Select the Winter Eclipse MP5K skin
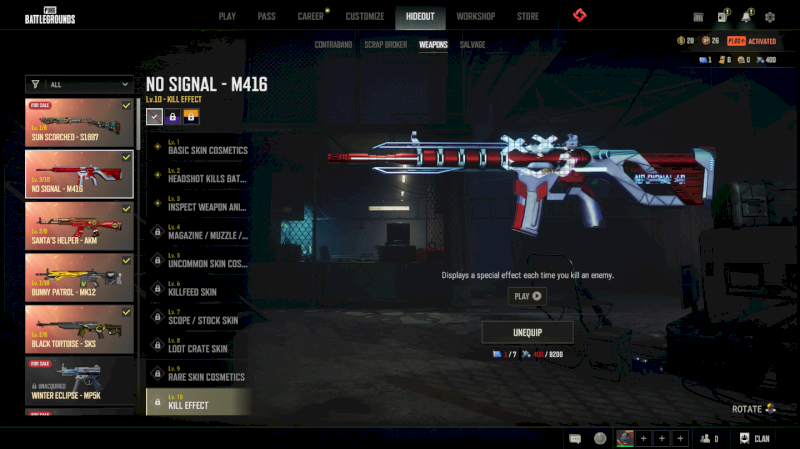 click(80, 381)
